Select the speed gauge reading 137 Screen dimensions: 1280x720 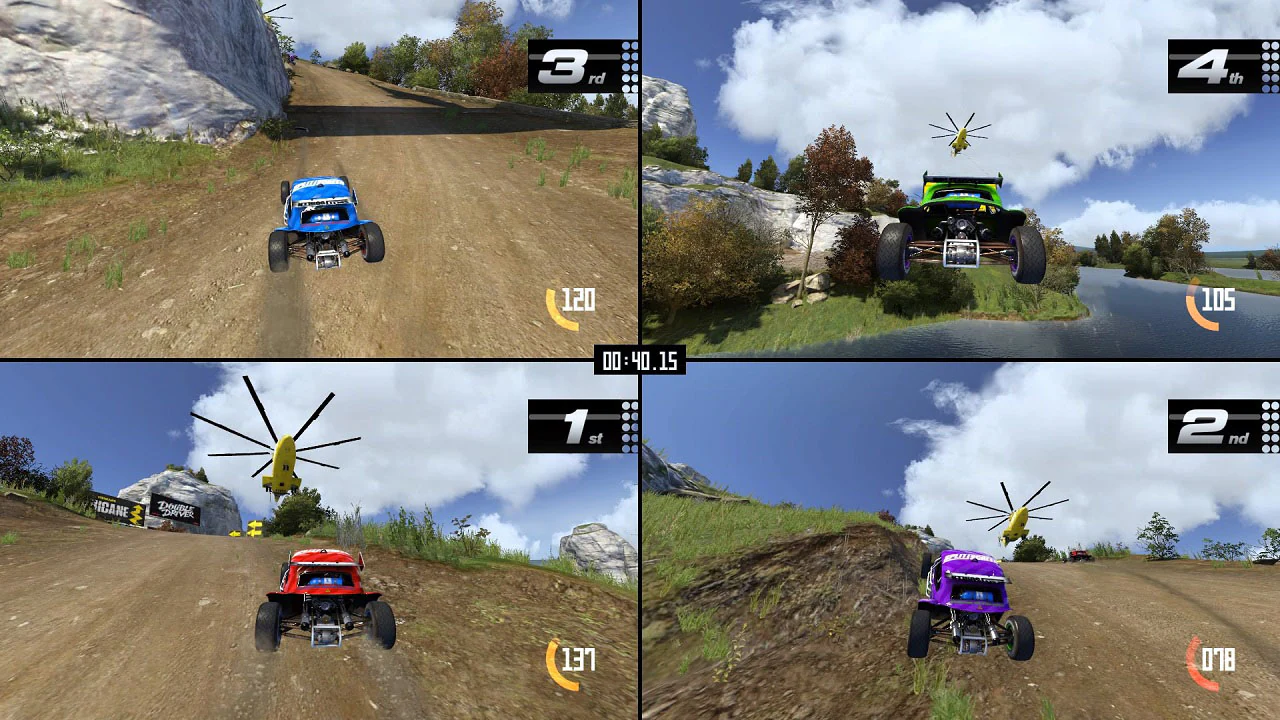point(572,661)
